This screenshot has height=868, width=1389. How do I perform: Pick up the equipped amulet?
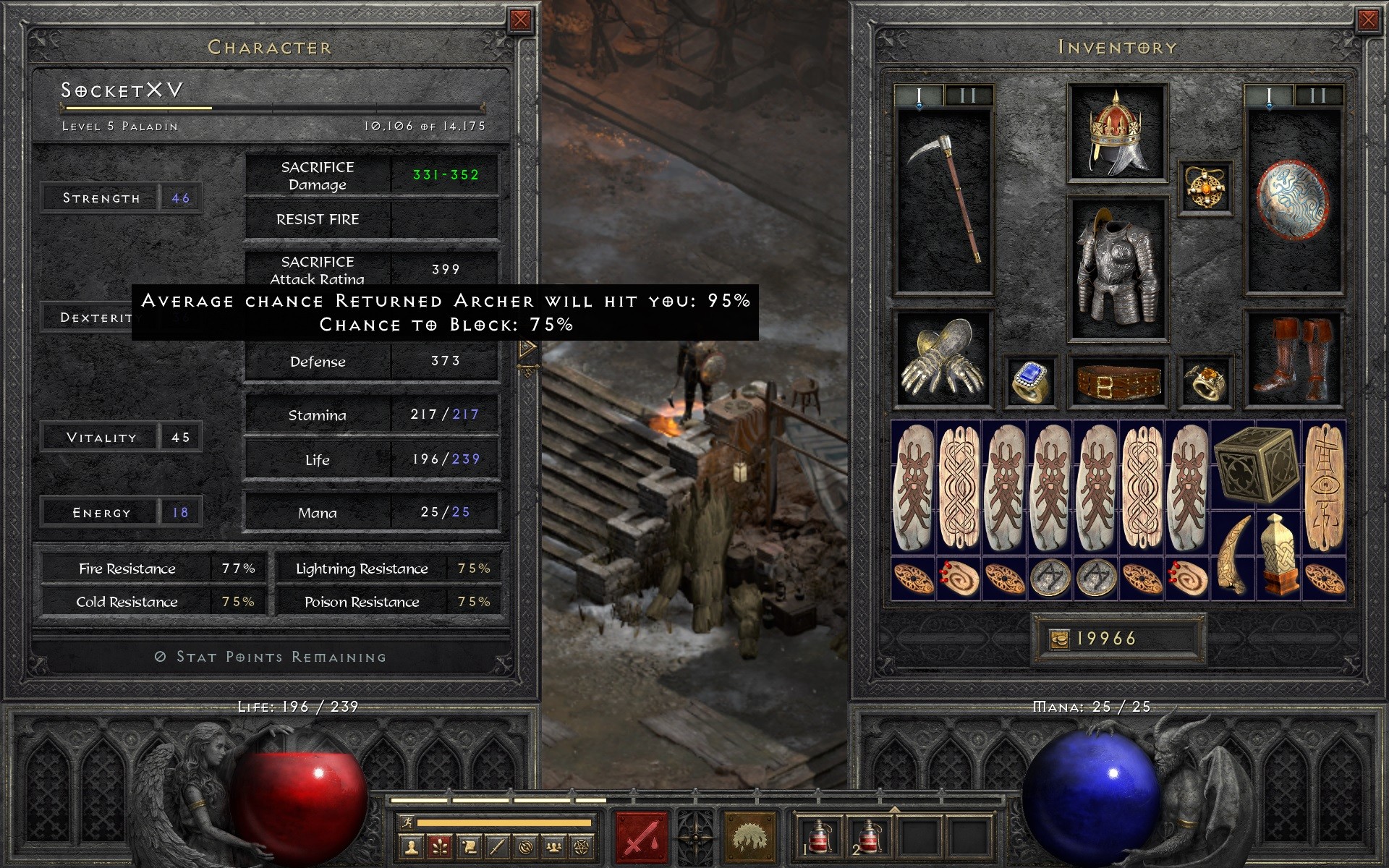coord(1205,187)
